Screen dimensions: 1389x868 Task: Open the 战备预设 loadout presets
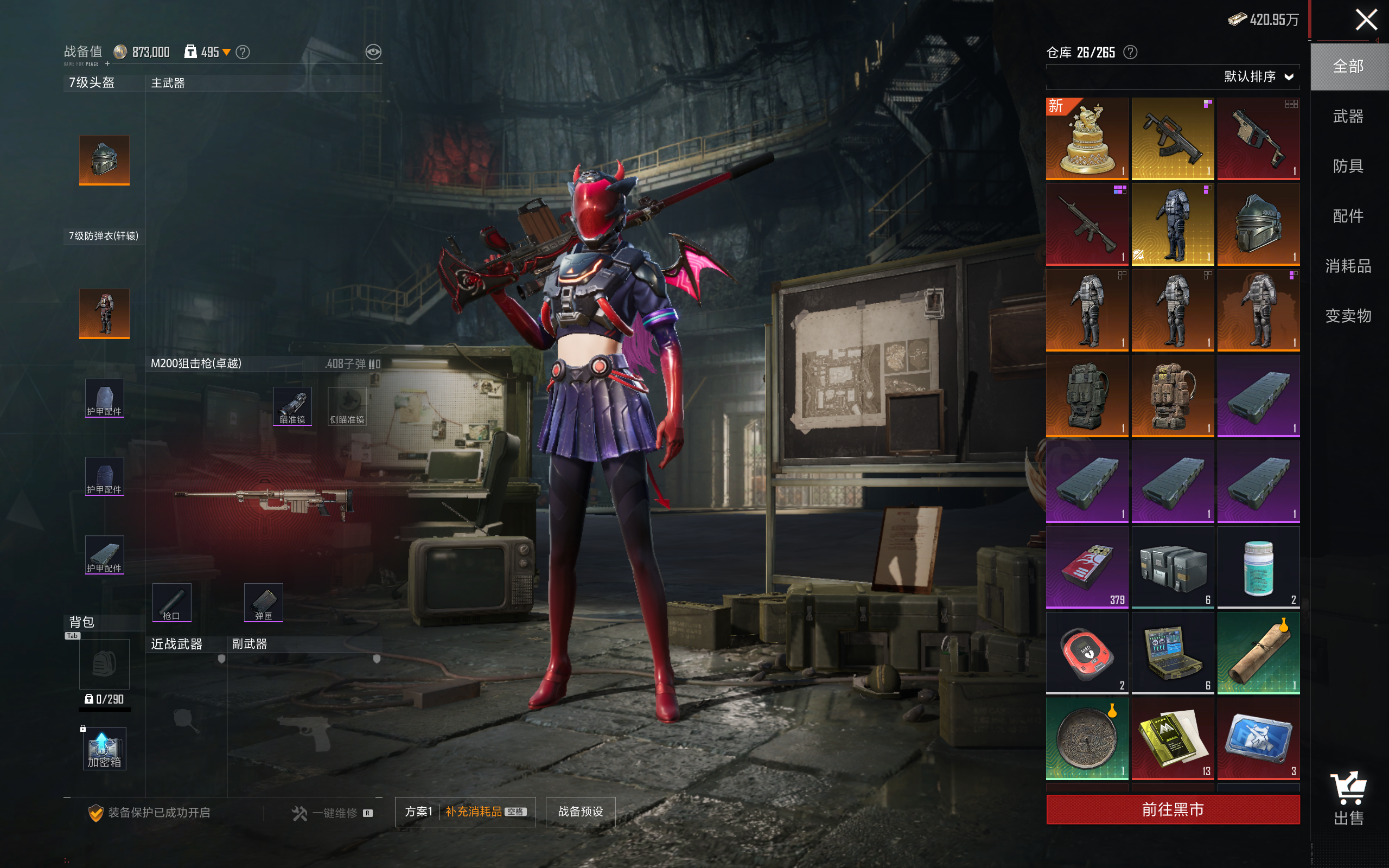(x=580, y=811)
